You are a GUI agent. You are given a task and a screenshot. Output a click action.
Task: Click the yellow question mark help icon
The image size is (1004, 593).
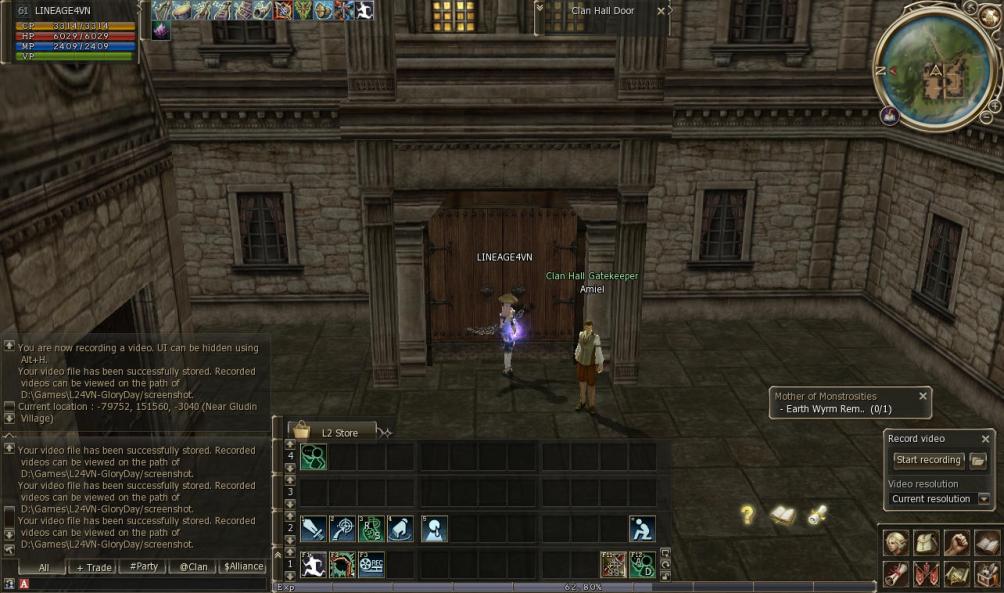click(747, 515)
